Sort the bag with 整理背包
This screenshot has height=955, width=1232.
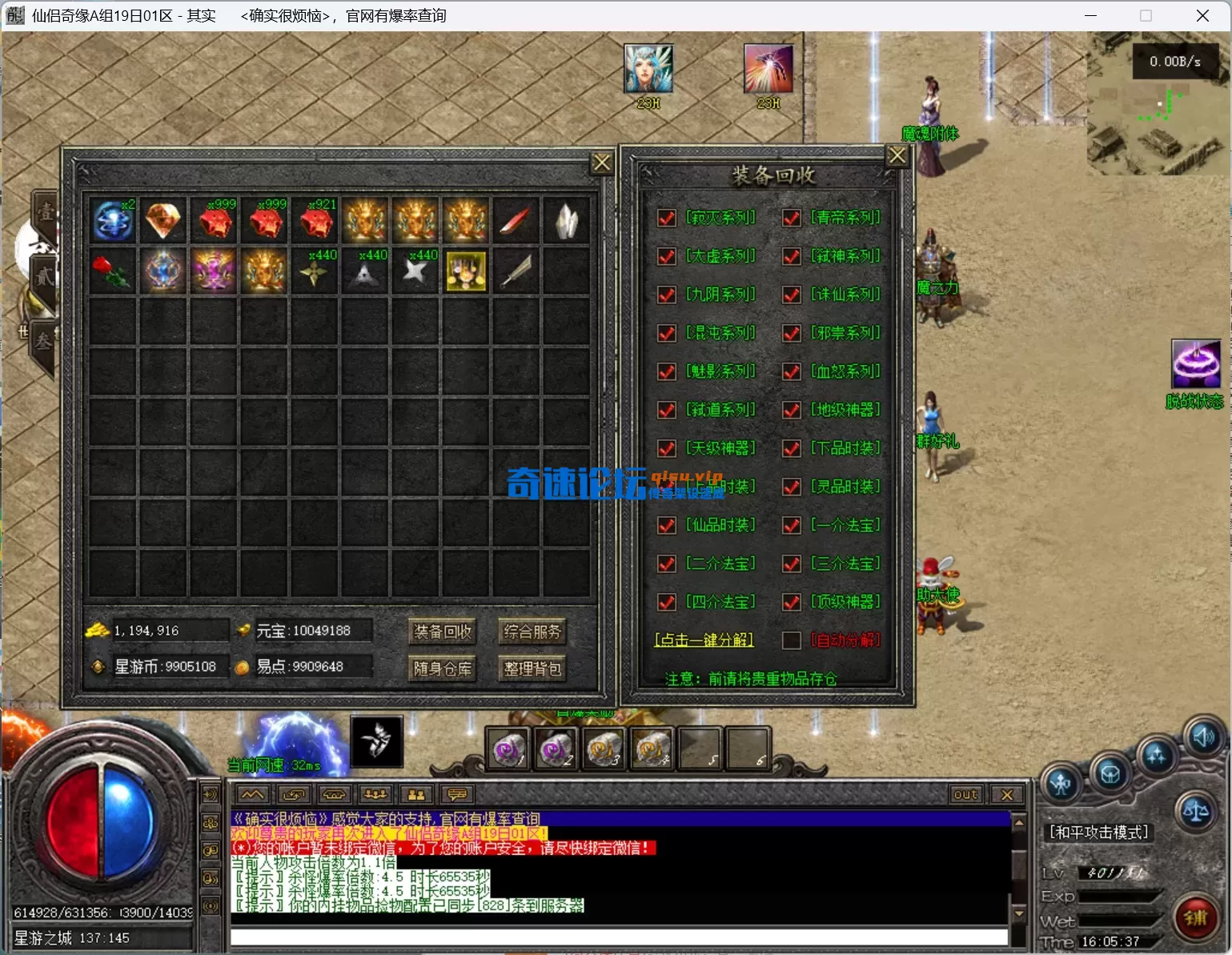[532, 668]
